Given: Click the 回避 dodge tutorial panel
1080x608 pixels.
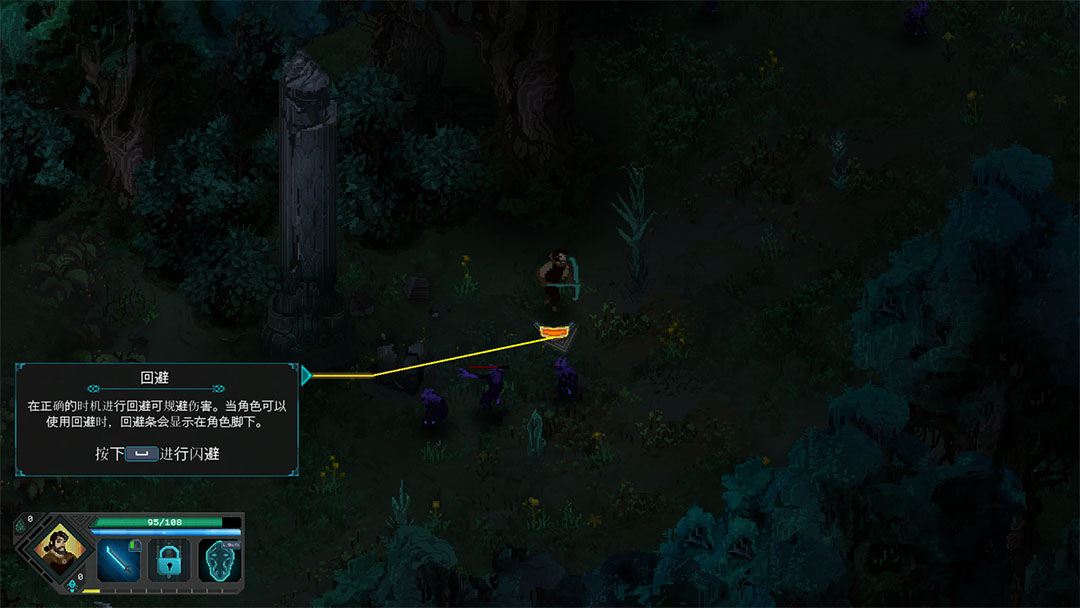Looking at the screenshot, I should [157, 419].
